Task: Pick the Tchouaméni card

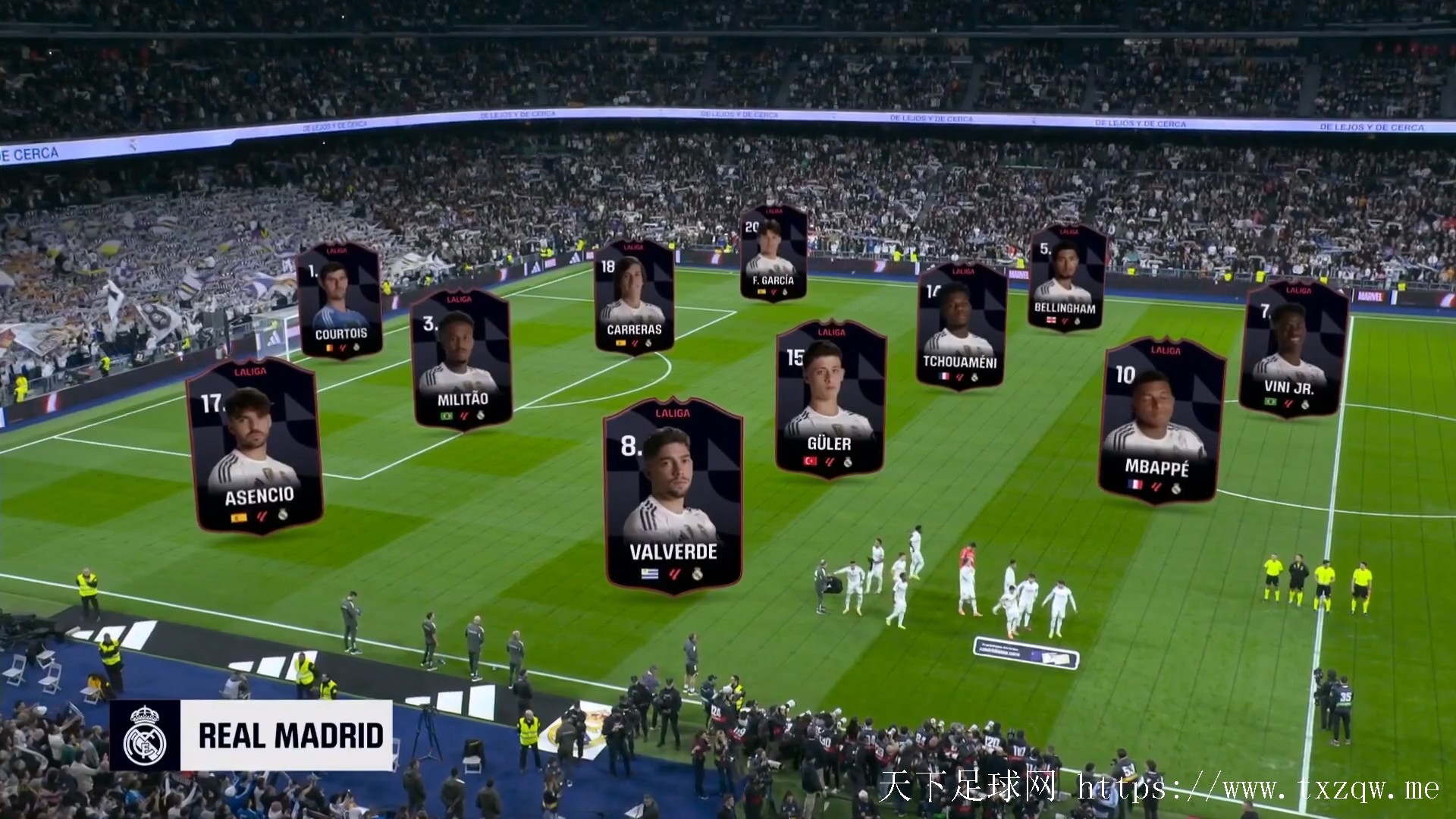Action: click(x=960, y=326)
